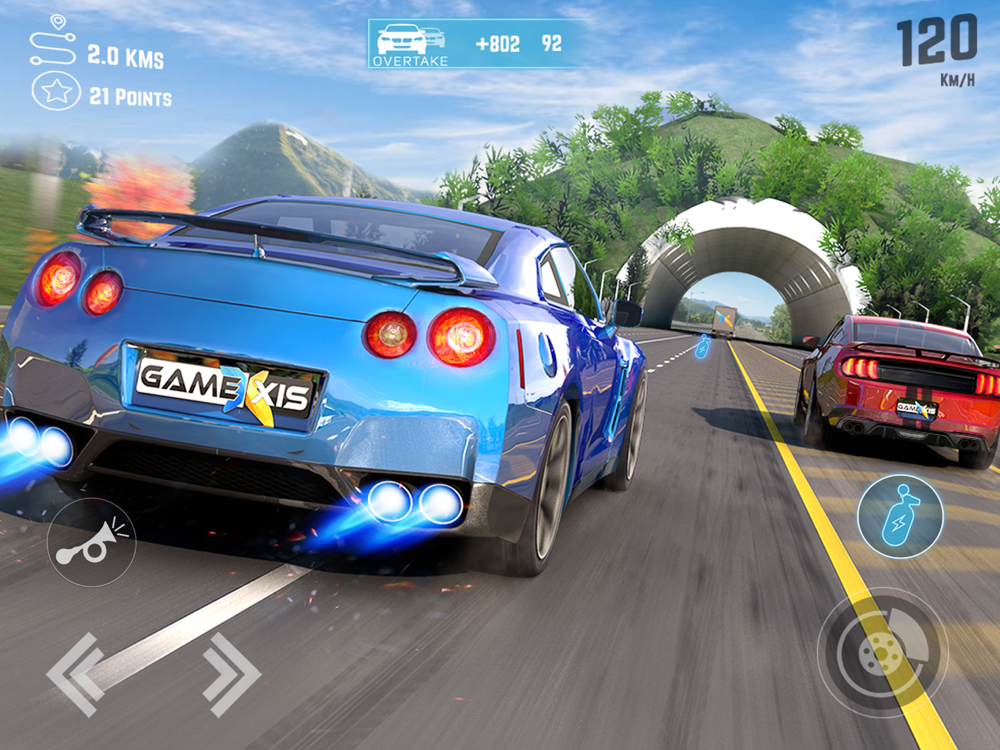Activate the nitro boost button
Image resolution: width=1000 pixels, height=750 pixels.
(900, 517)
